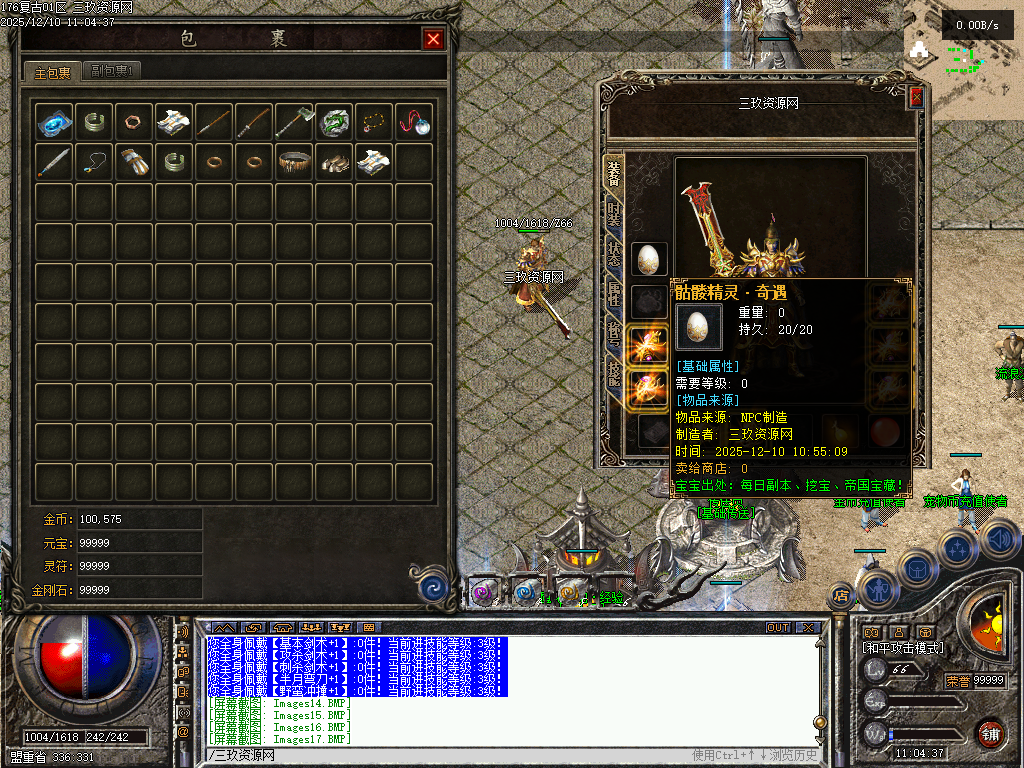Close the 包裹 inventory window

click(433, 39)
